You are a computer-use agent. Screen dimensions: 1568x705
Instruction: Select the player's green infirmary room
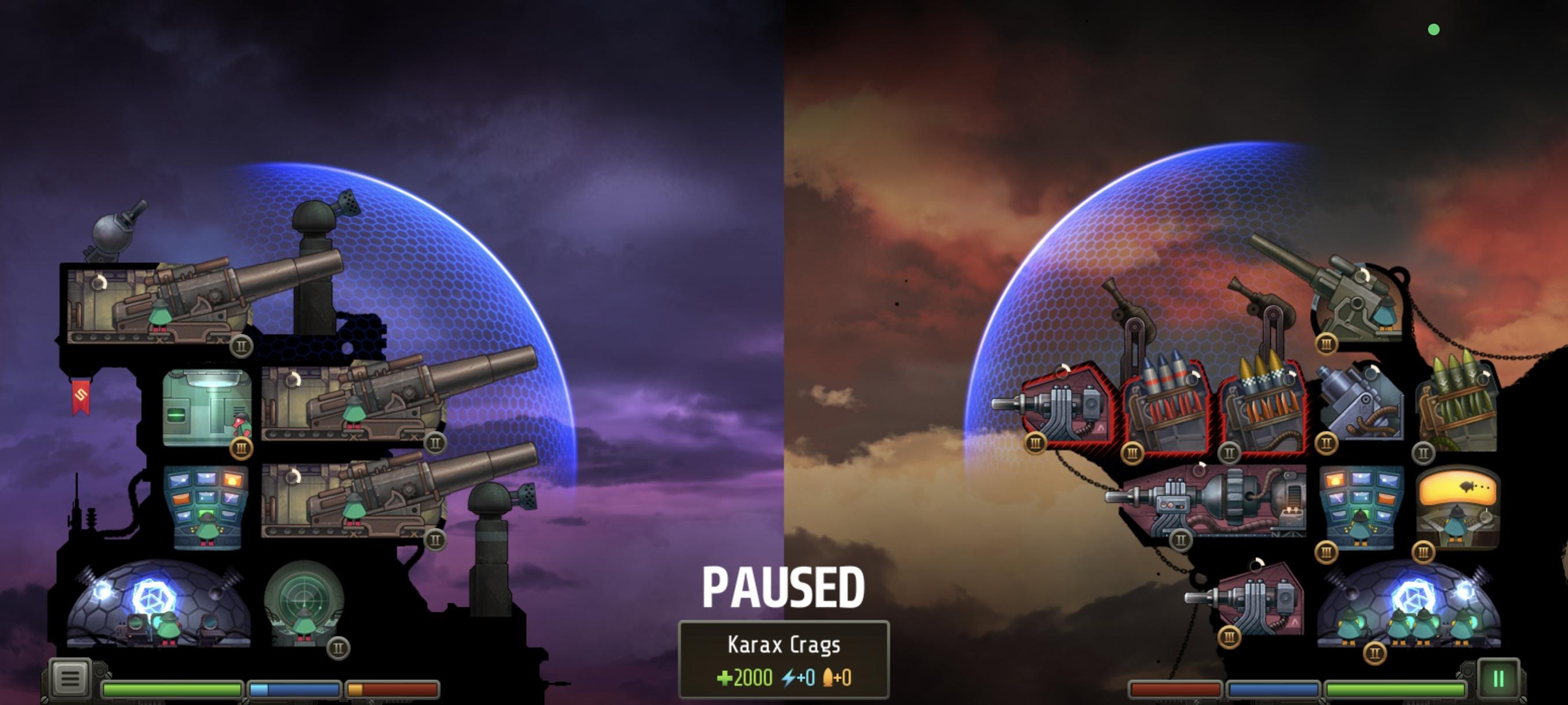[x=207, y=407]
